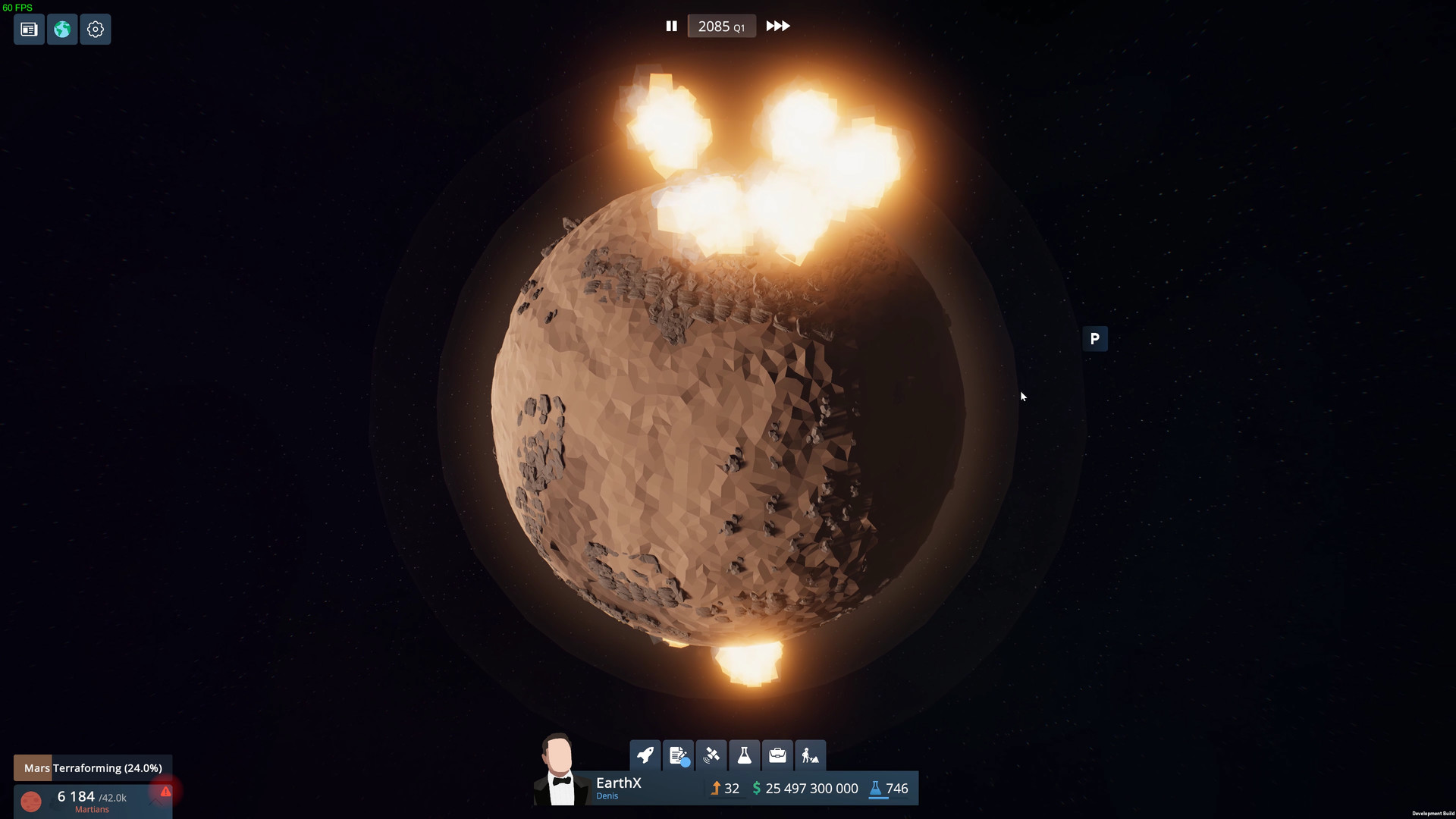The height and width of the screenshot is (819, 1456).
Task: Open the settings gear icon
Action: click(x=96, y=30)
